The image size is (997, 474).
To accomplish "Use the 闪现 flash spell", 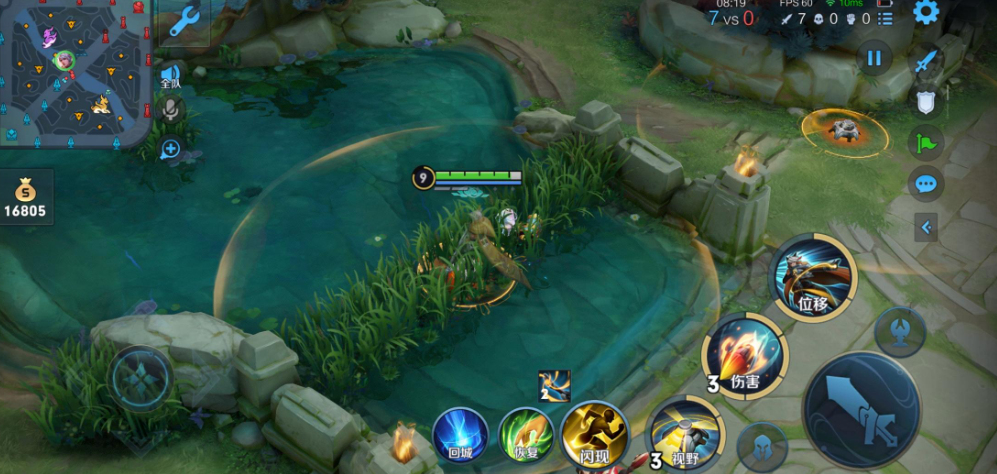I will click(594, 434).
